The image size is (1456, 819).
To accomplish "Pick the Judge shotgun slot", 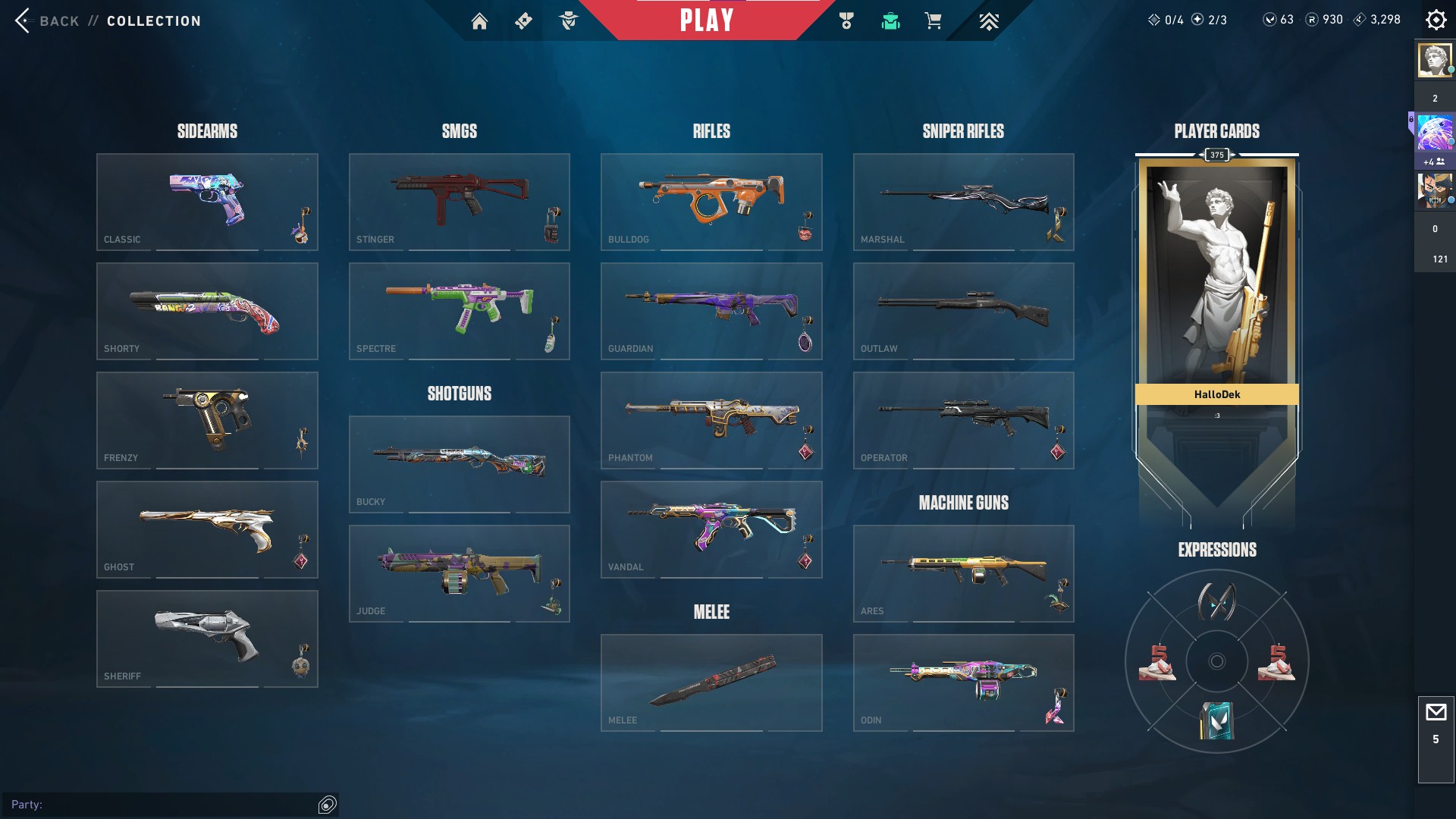I will click(x=459, y=573).
